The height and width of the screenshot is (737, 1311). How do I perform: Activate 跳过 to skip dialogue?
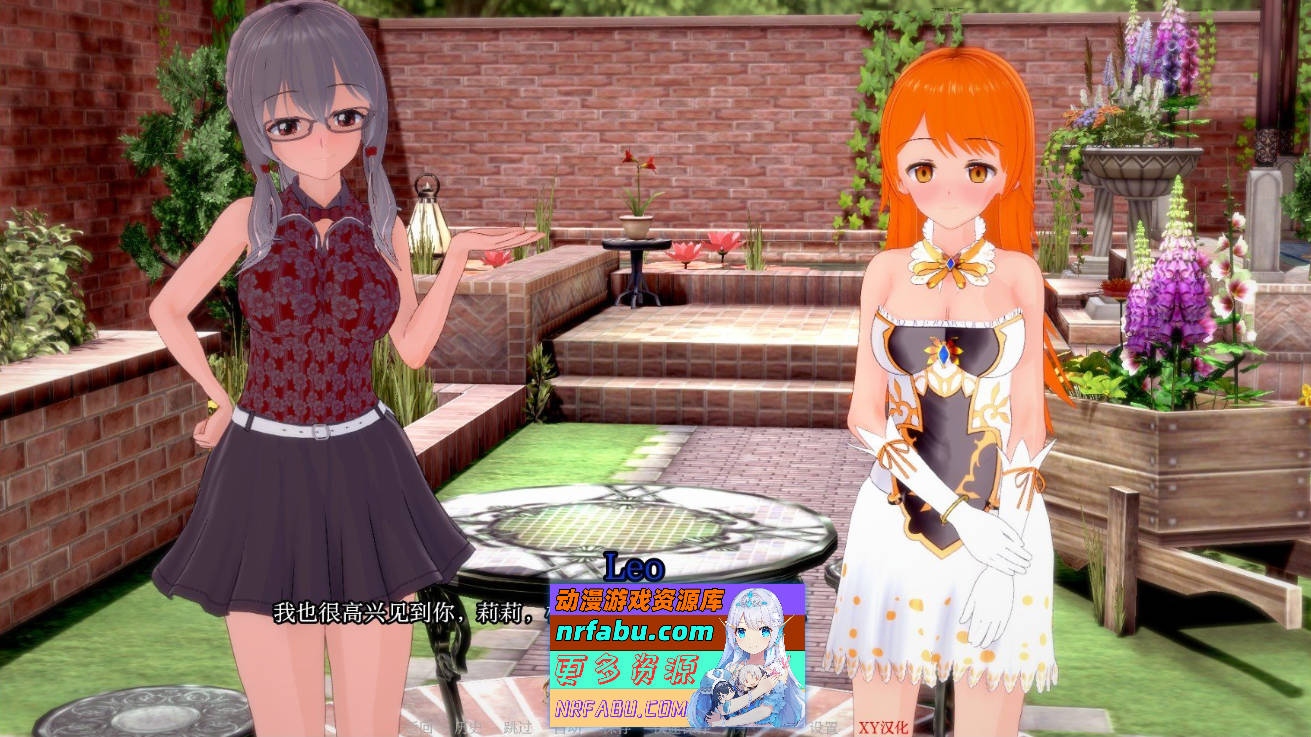tap(516, 728)
